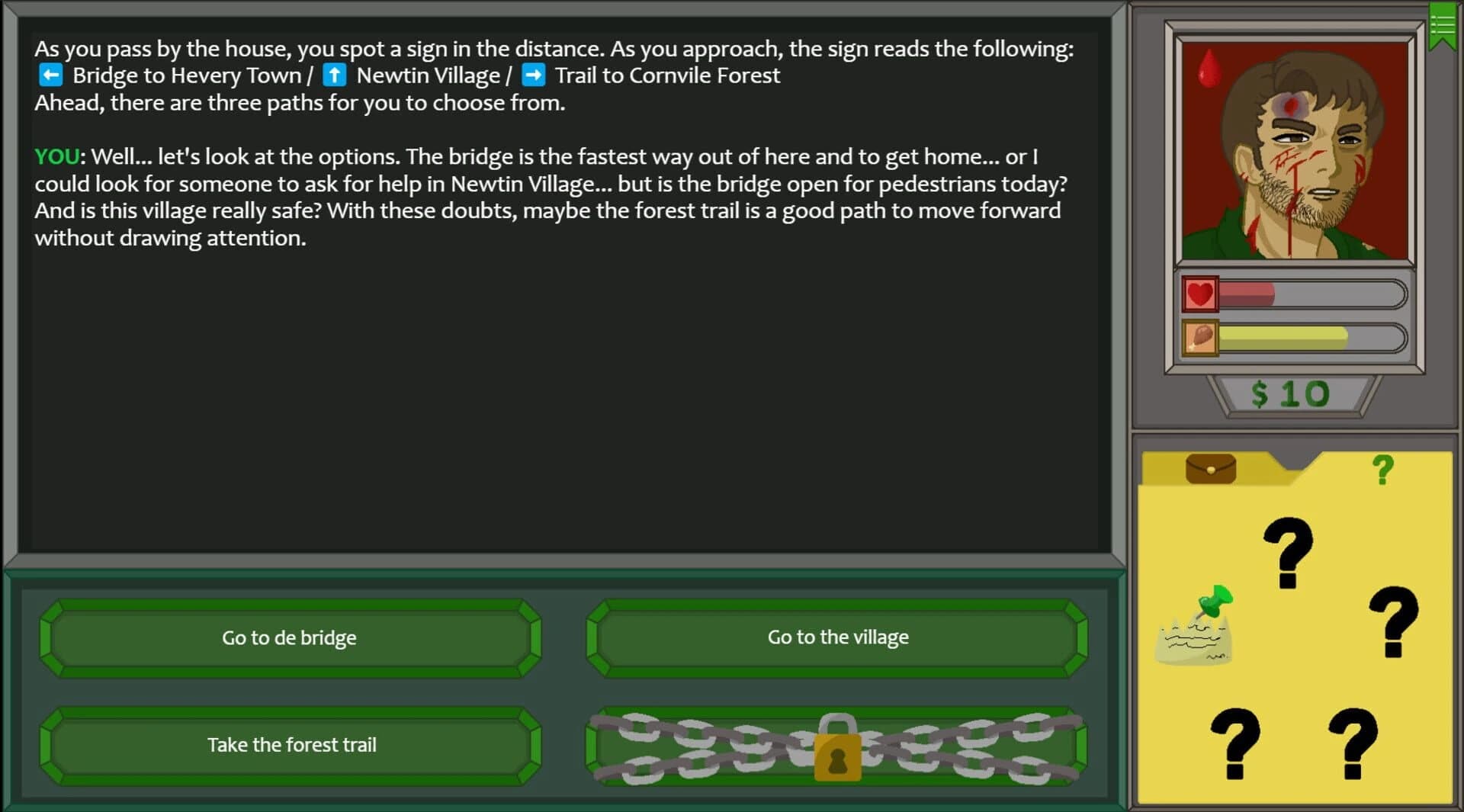Choose Go to the village
This screenshot has height=812, width=1464.
(836, 637)
